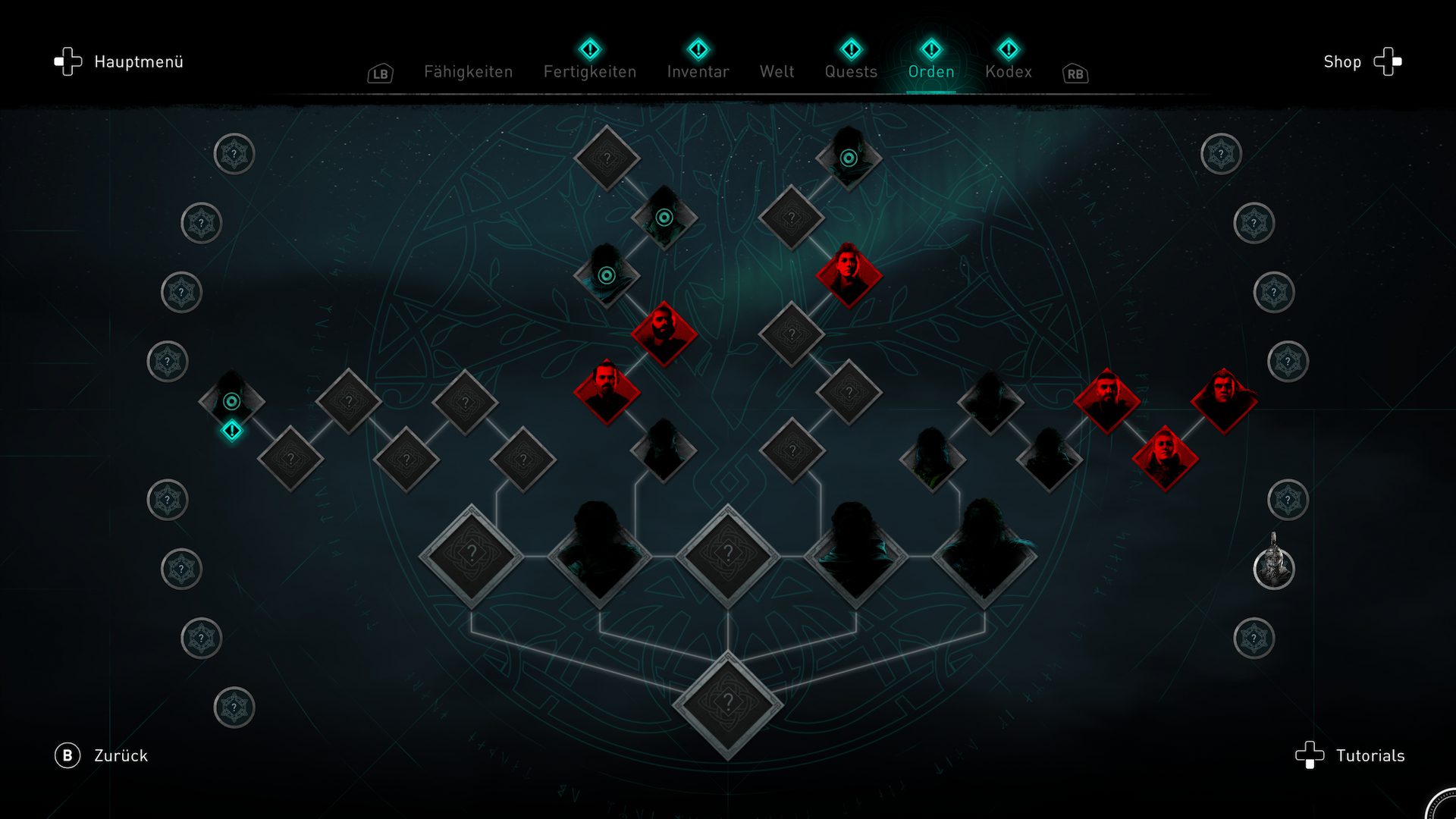Select the large bottom-center unknown leader node
Viewport: 1456px width, 819px height.
(x=727, y=704)
